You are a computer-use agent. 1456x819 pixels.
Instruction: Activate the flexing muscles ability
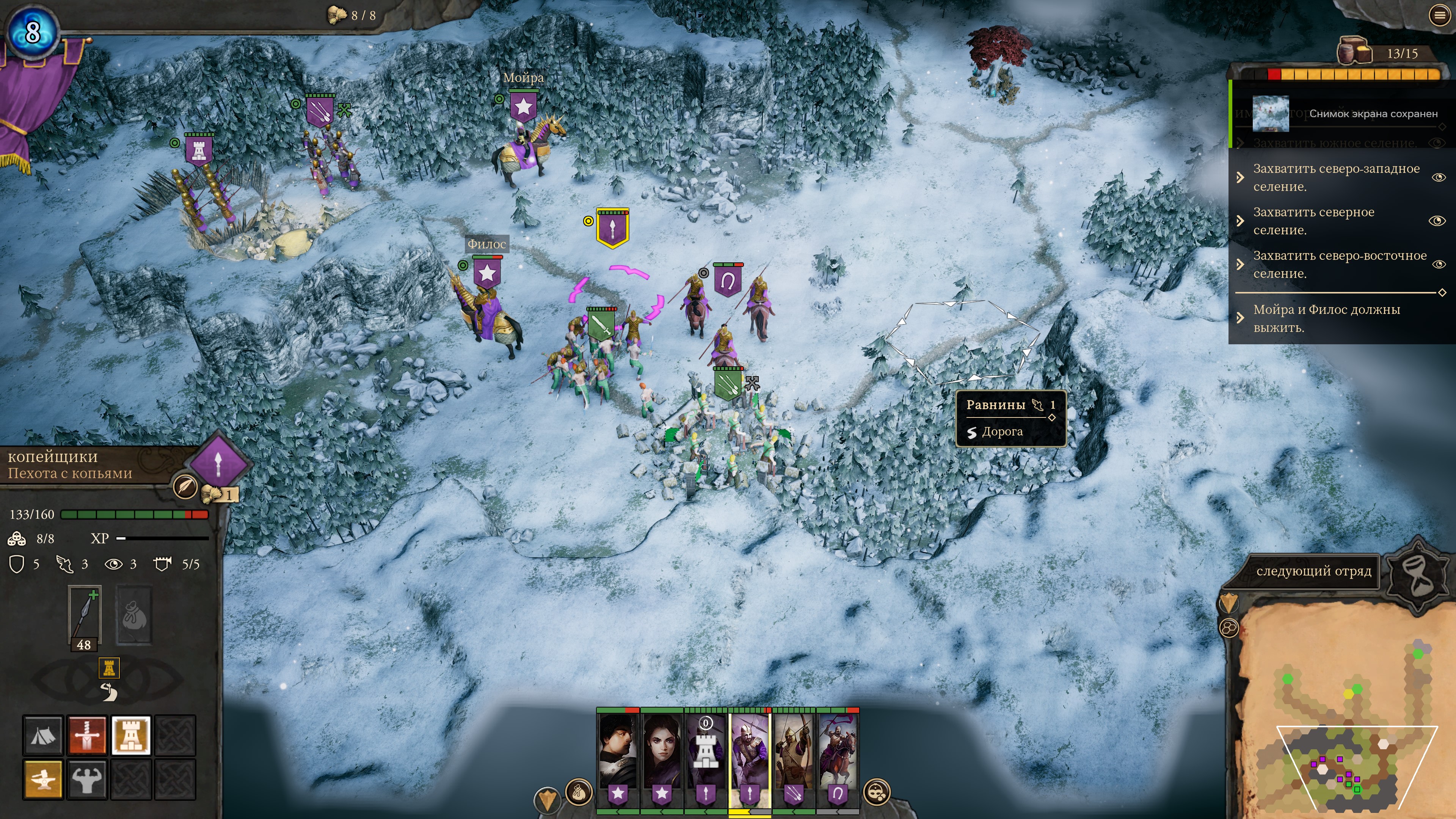[x=87, y=780]
